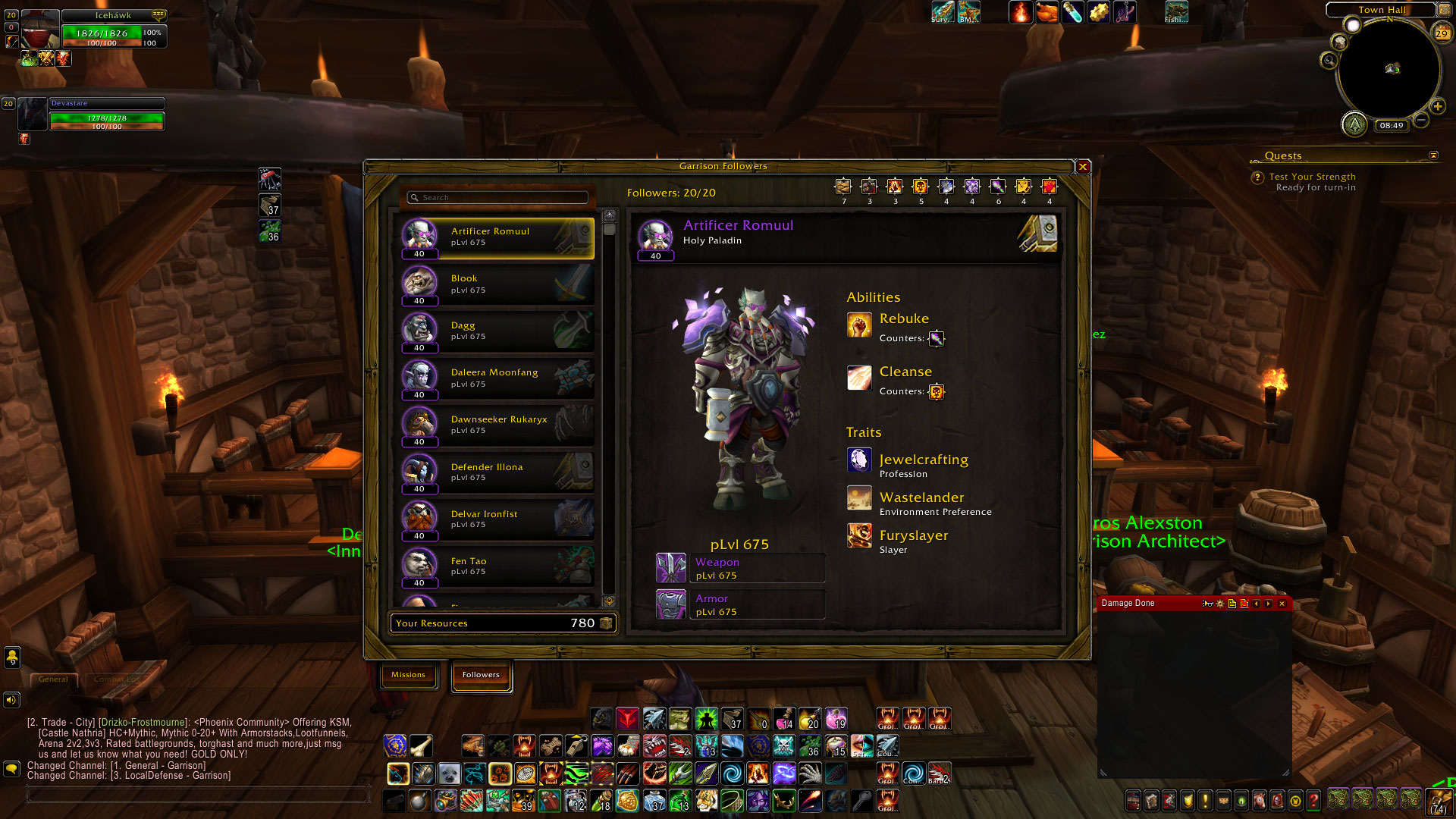
Task: Select follower Blook from list
Action: 497,284
